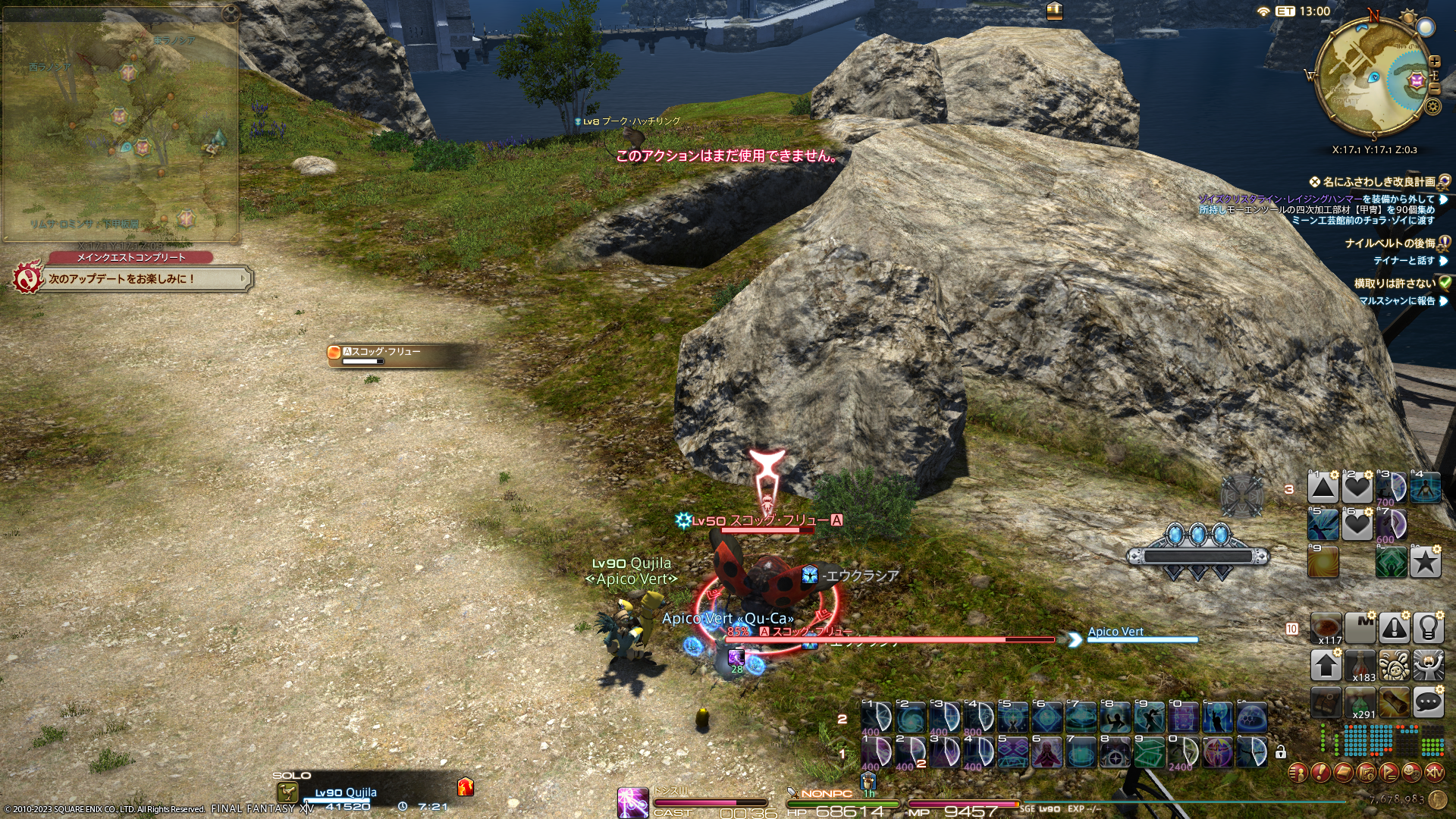
Task: Activate the lightbulb macro icon
Action: tap(1428, 628)
